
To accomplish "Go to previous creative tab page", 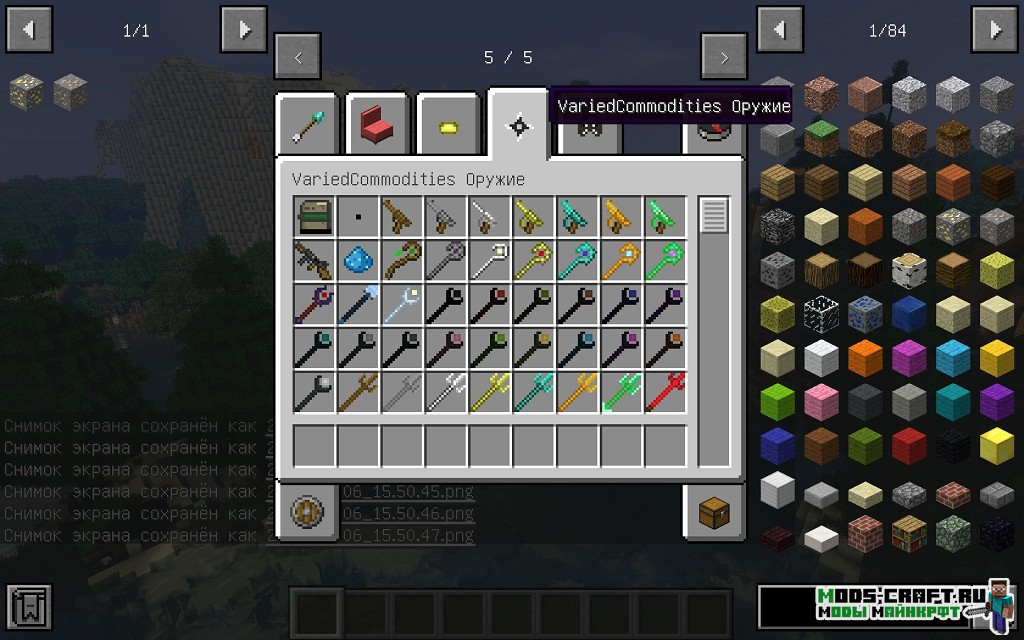I will tap(298, 57).
